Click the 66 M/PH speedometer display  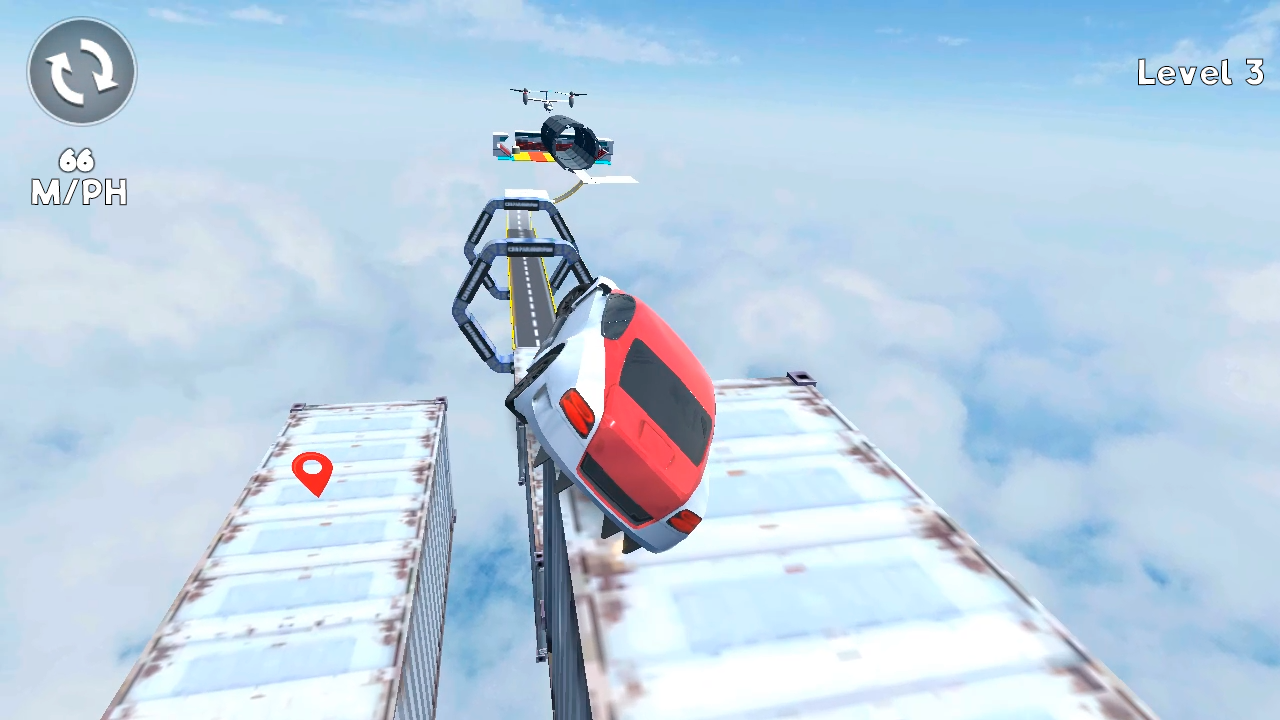point(80,177)
